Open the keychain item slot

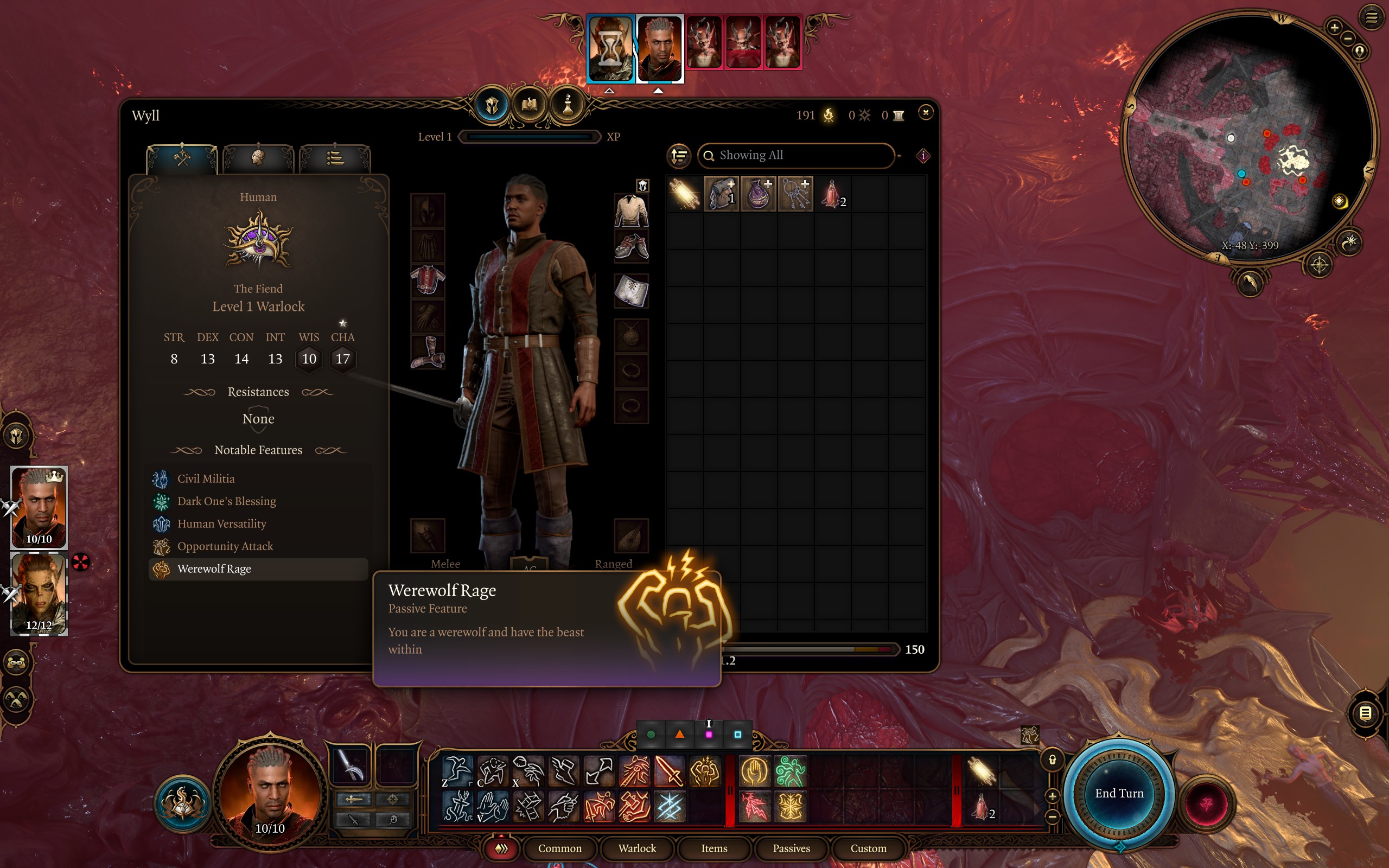tap(795, 194)
